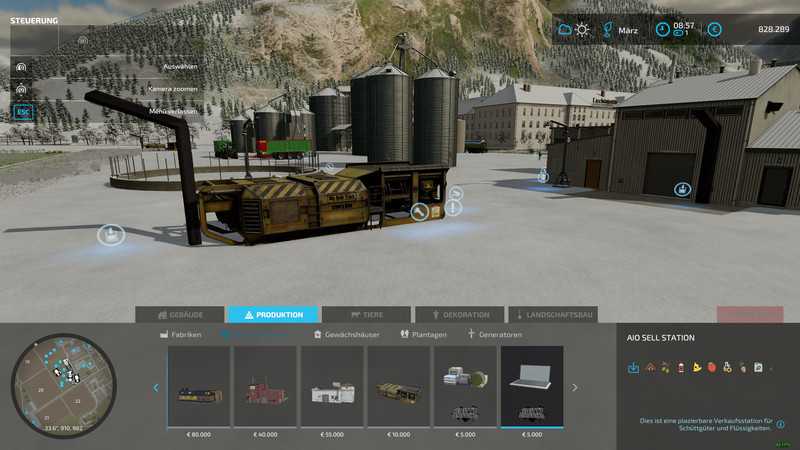Choose the pallets item with barrels
Viewport: 800px width, 450px height.
click(465, 386)
